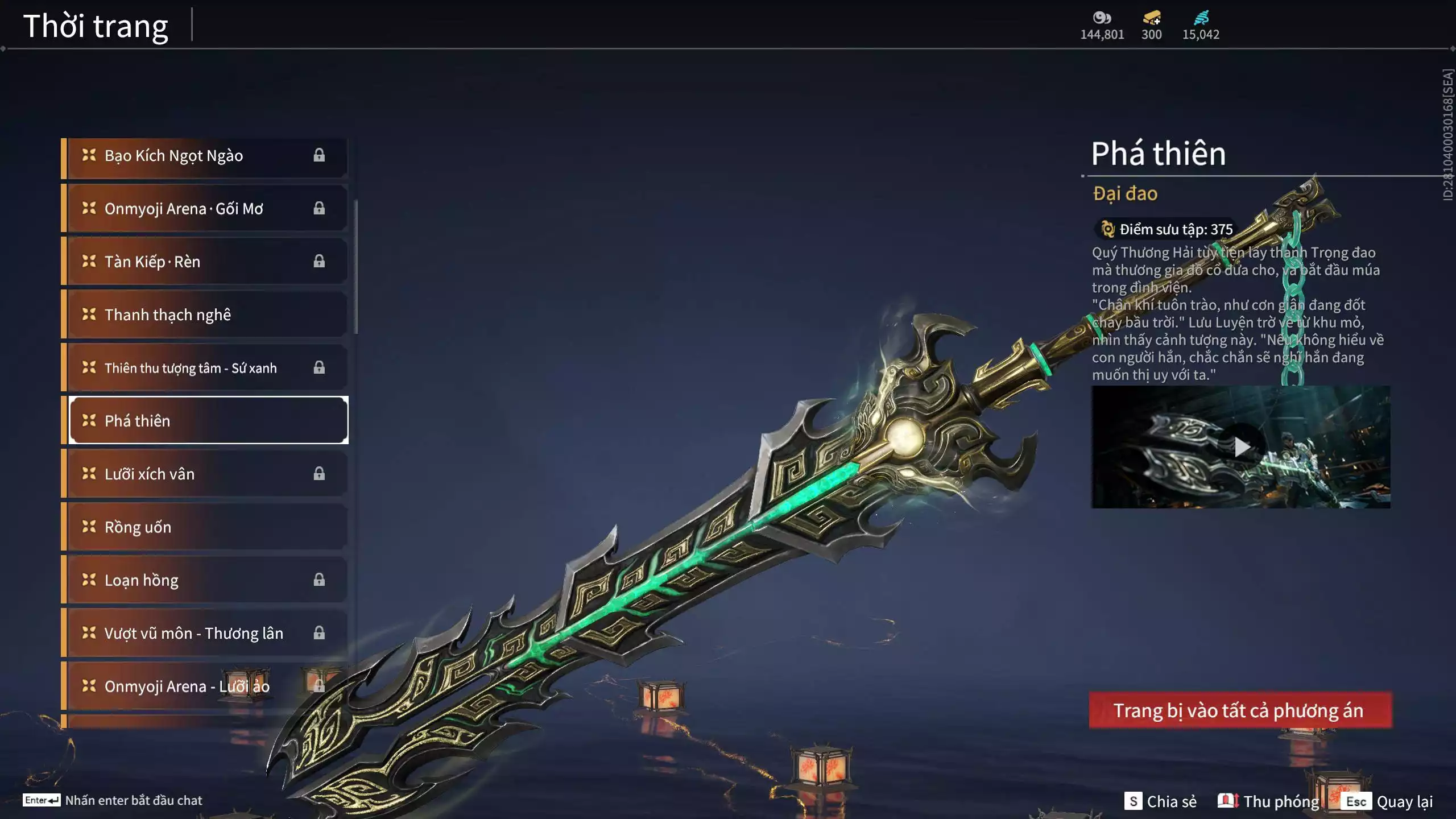The width and height of the screenshot is (1456, 819).
Task: Select Vượt vũ môn - Thương lân entry
Action: pyautogui.click(x=205, y=633)
